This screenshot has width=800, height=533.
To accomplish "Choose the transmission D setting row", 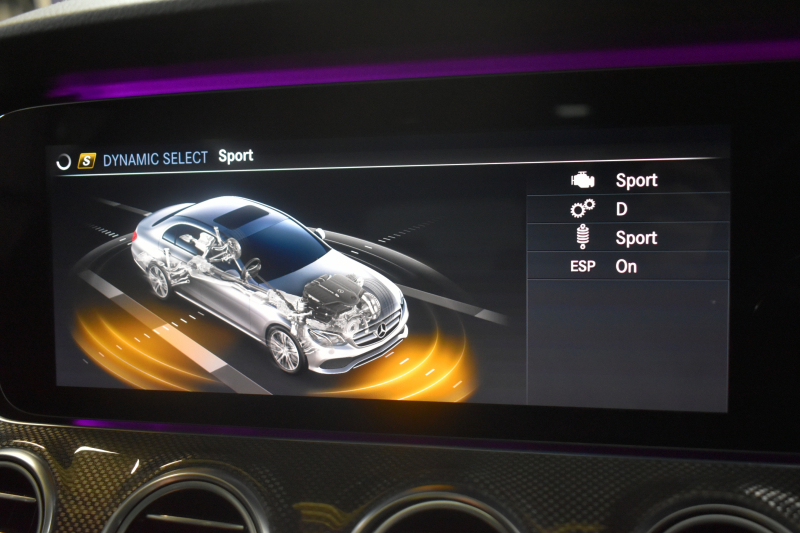I will pyautogui.click(x=628, y=209).
